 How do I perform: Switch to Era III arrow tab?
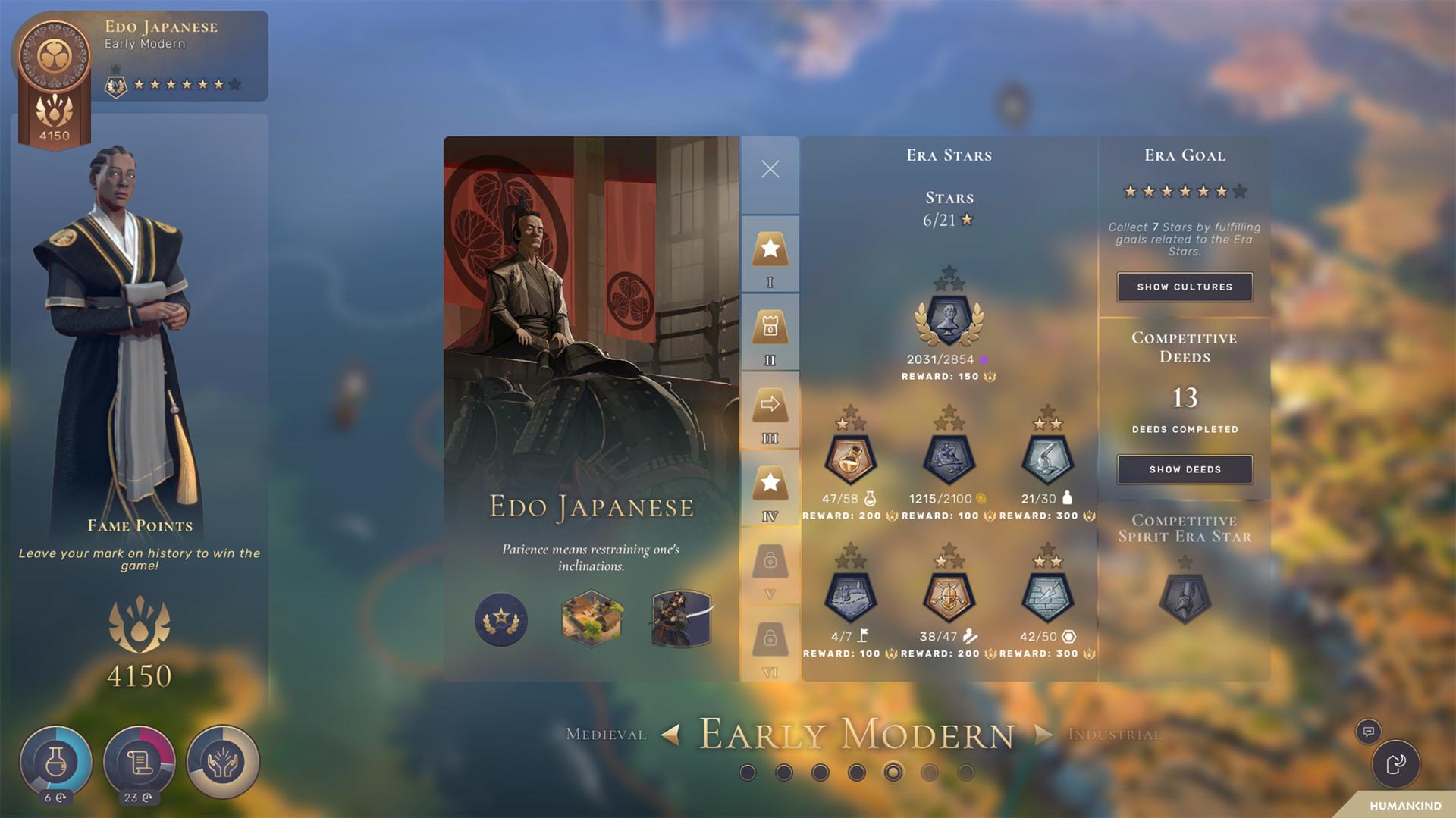click(770, 404)
